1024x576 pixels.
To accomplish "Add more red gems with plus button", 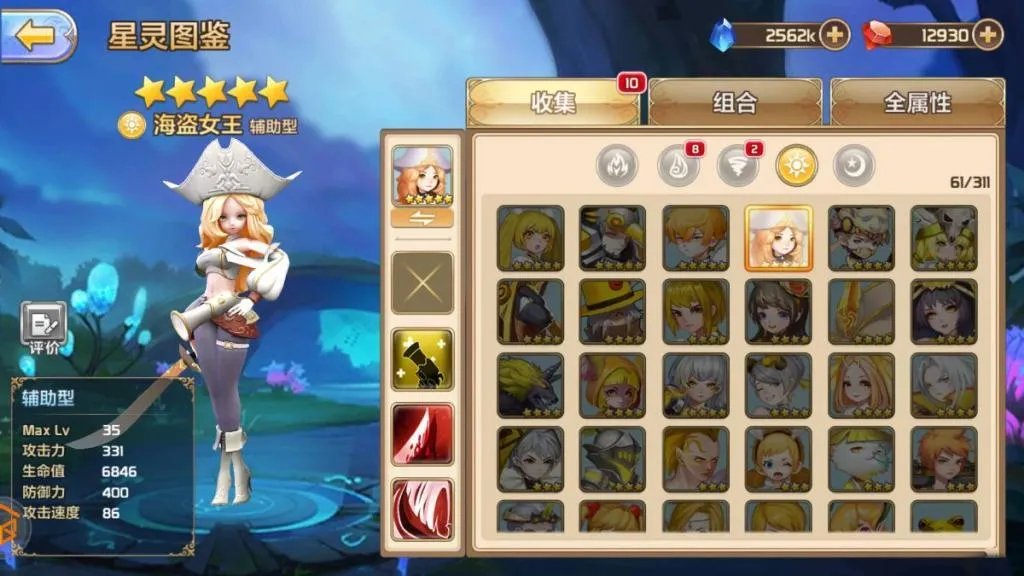I will tap(988, 35).
